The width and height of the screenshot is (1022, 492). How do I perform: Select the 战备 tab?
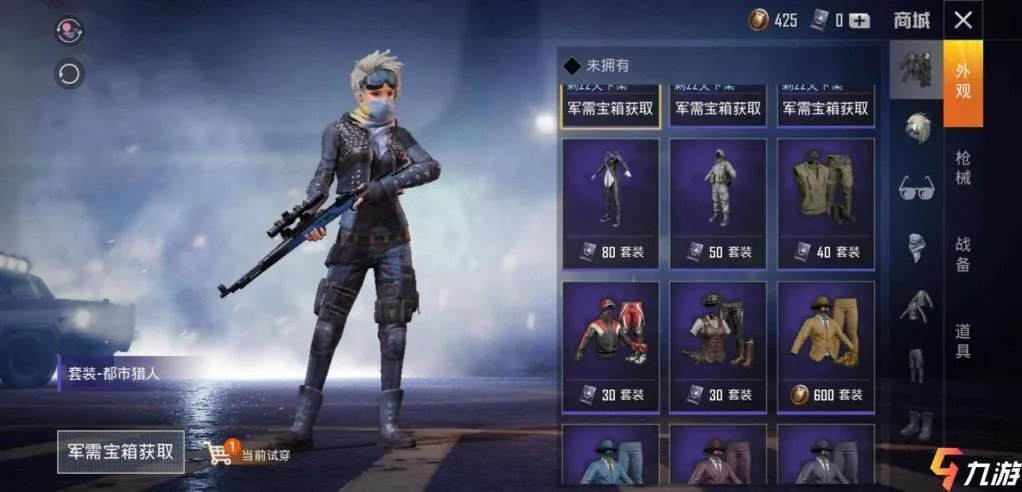point(962,254)
